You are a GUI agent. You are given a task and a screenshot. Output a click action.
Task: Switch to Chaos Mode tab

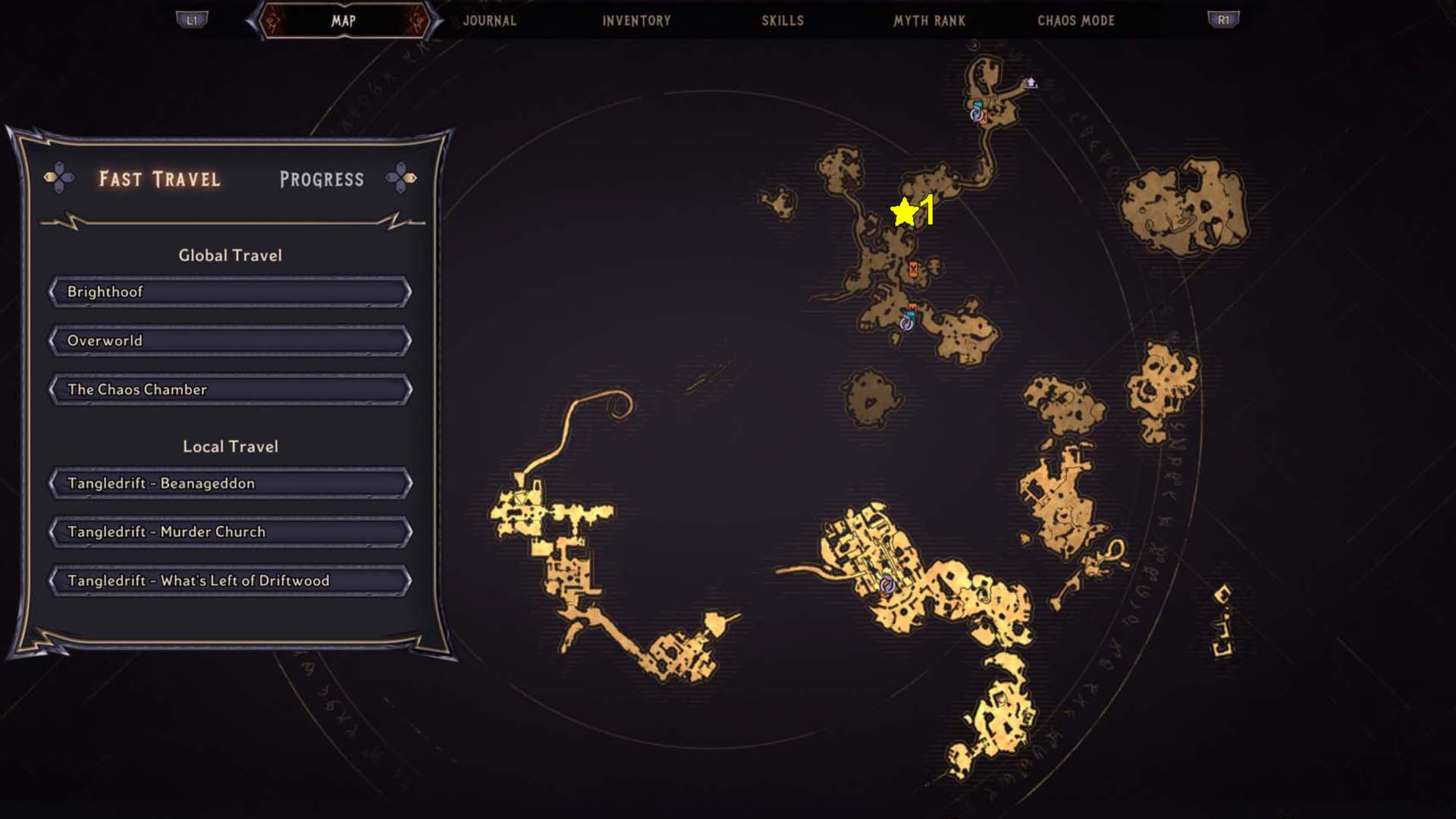point(1076,20)
